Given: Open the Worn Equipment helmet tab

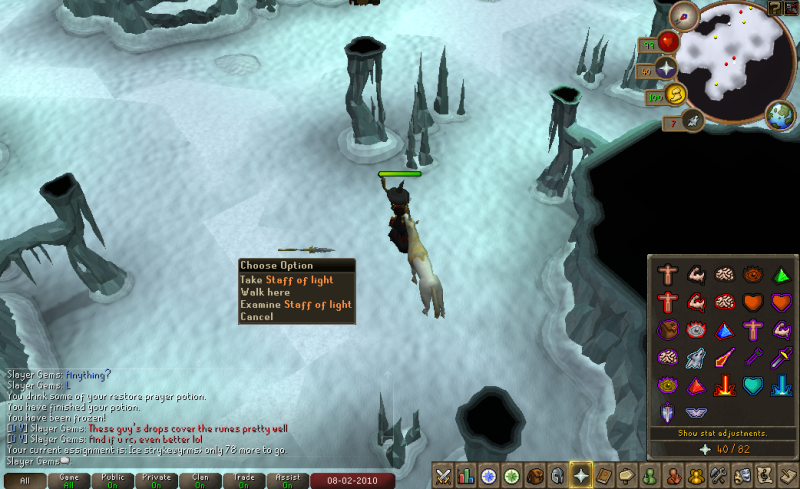Looking at the screenshot, I should point(558,475).
